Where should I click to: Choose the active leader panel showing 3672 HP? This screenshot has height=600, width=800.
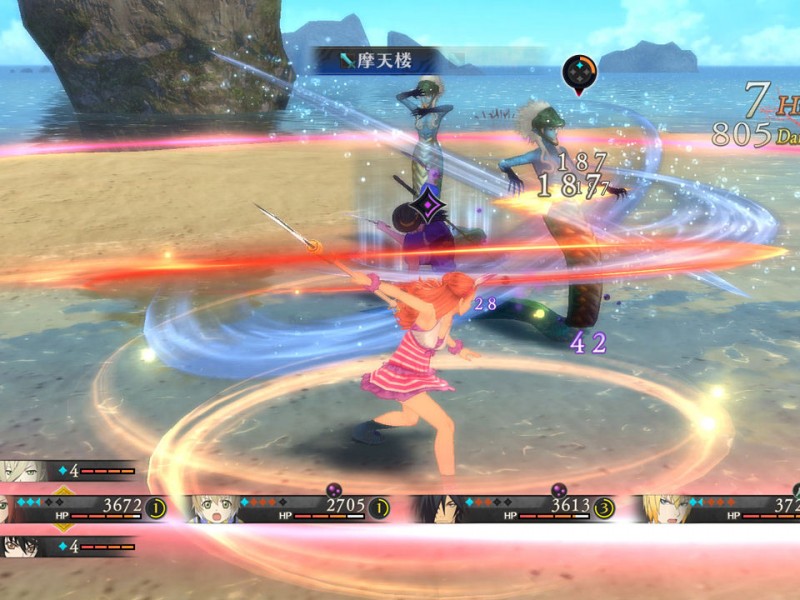point(80,508)
